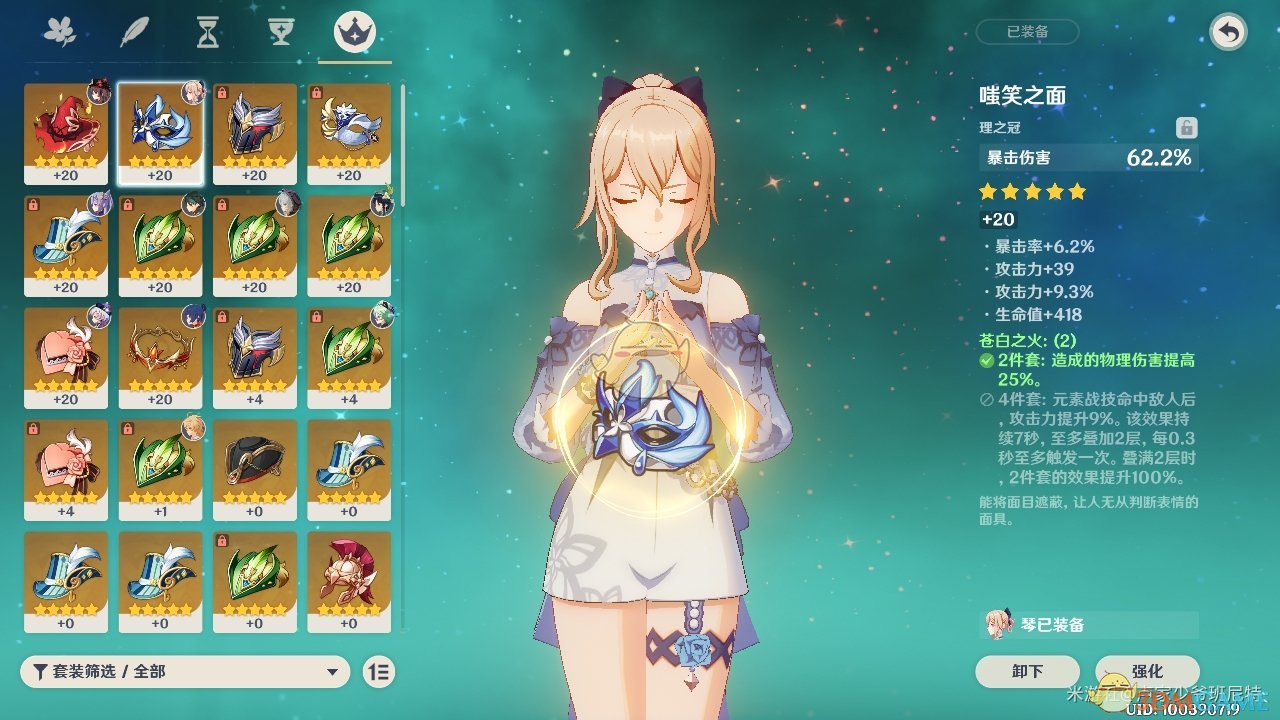Toggle the lock icon beside 理之冠
Viewport: 1280px width, 720px height.
click(x=1186, y=128)
